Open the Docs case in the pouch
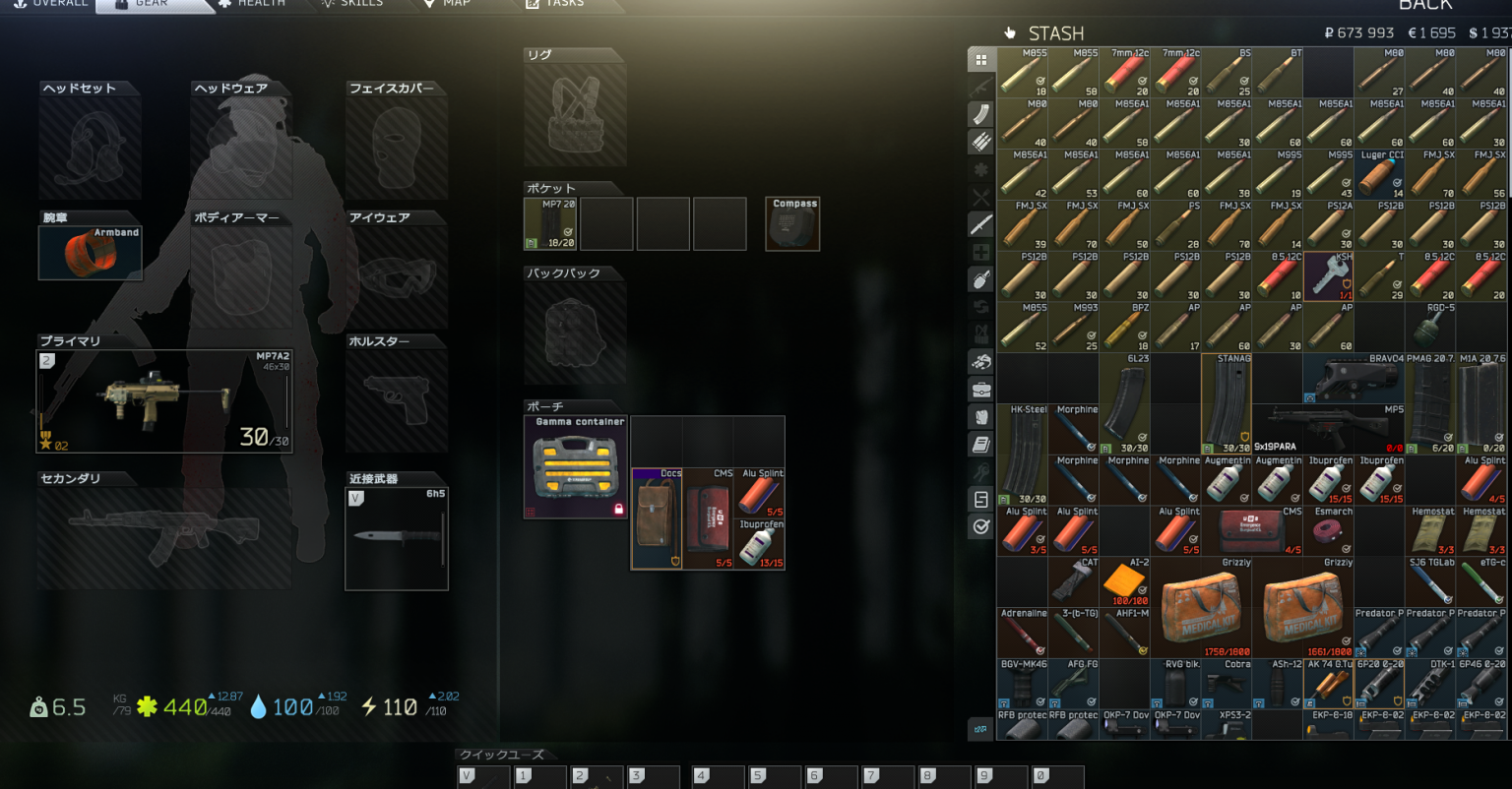The image size is (1512, 789). (x=656, y=516)
